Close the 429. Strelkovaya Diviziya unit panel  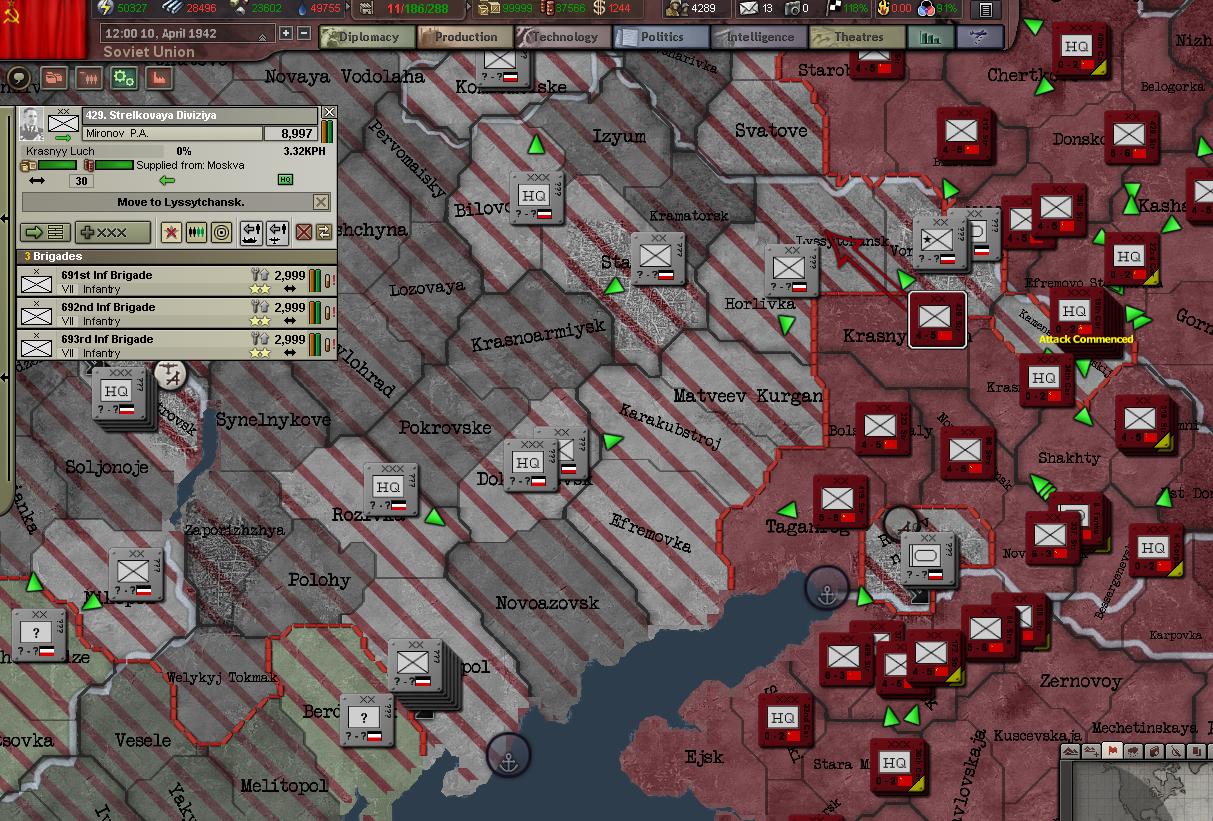tap(328, 114)
